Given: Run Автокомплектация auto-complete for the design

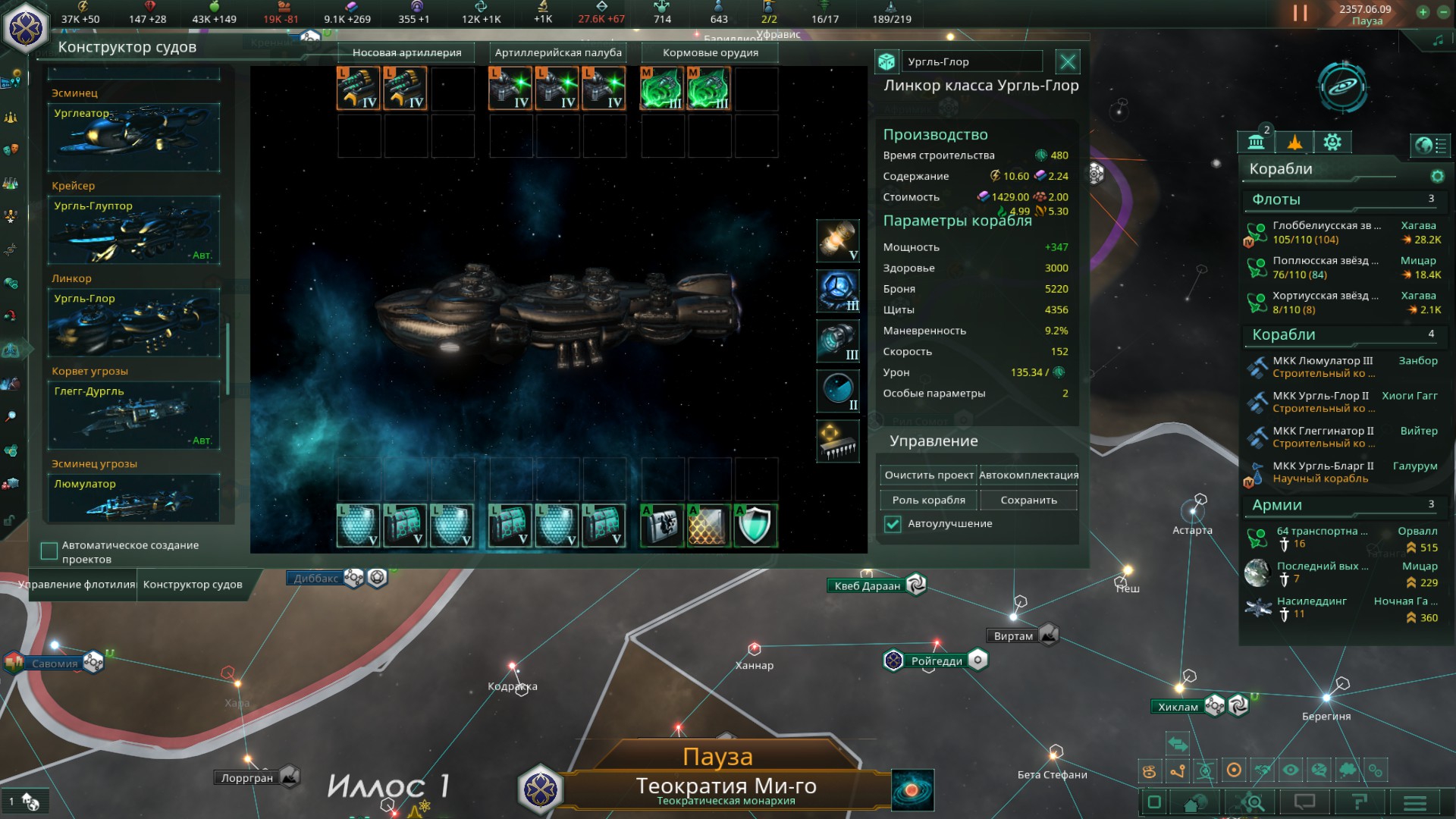Looking at the screenshot, I should (x=1028, y=475).
